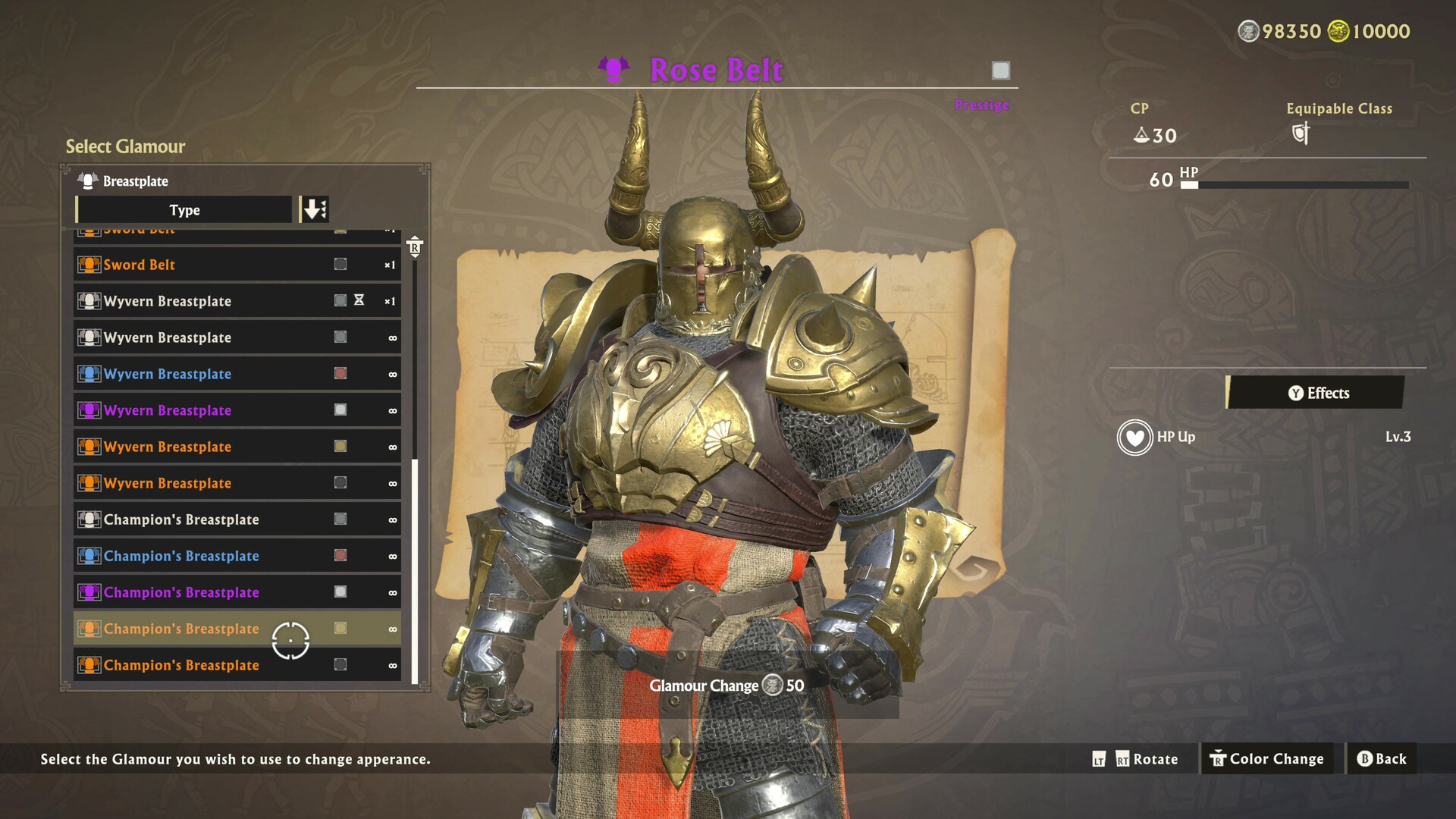1456x819 pixels.
Task: Select the purple Champion's Breastplate entry
Action: [x=237, y=592]
